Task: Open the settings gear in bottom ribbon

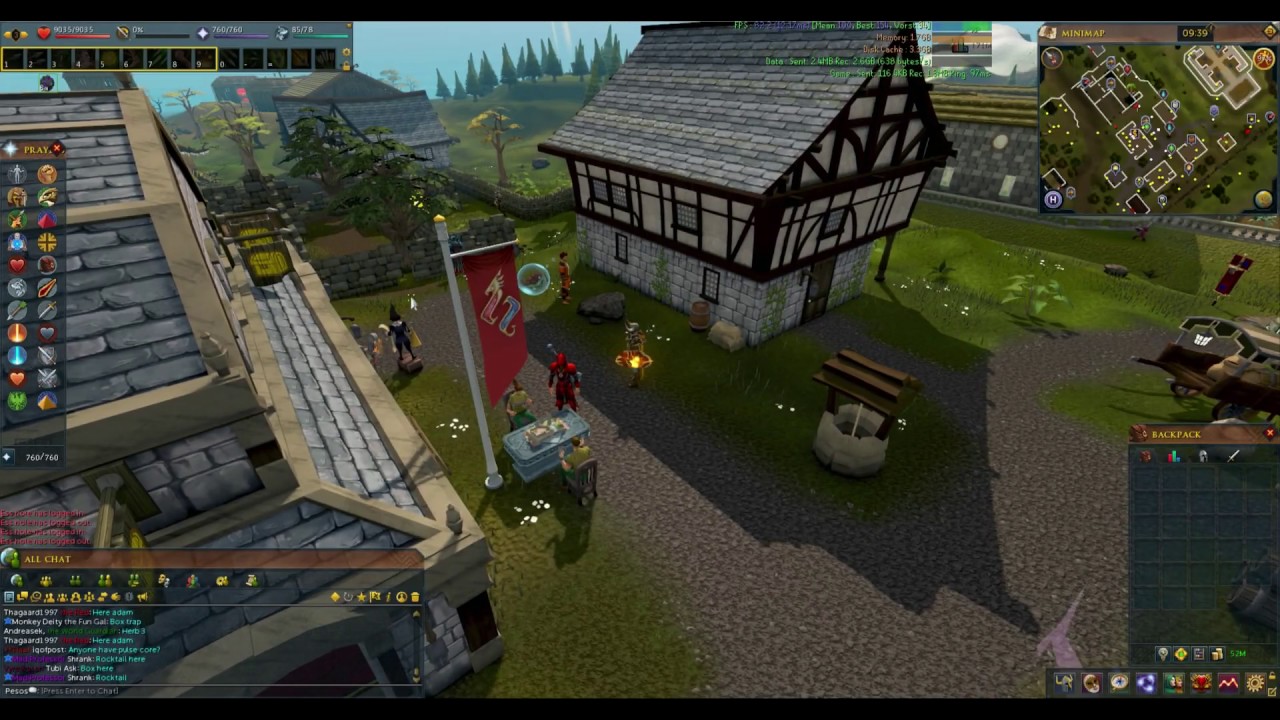Action: pyautogui.click(x=1255, y=683)
